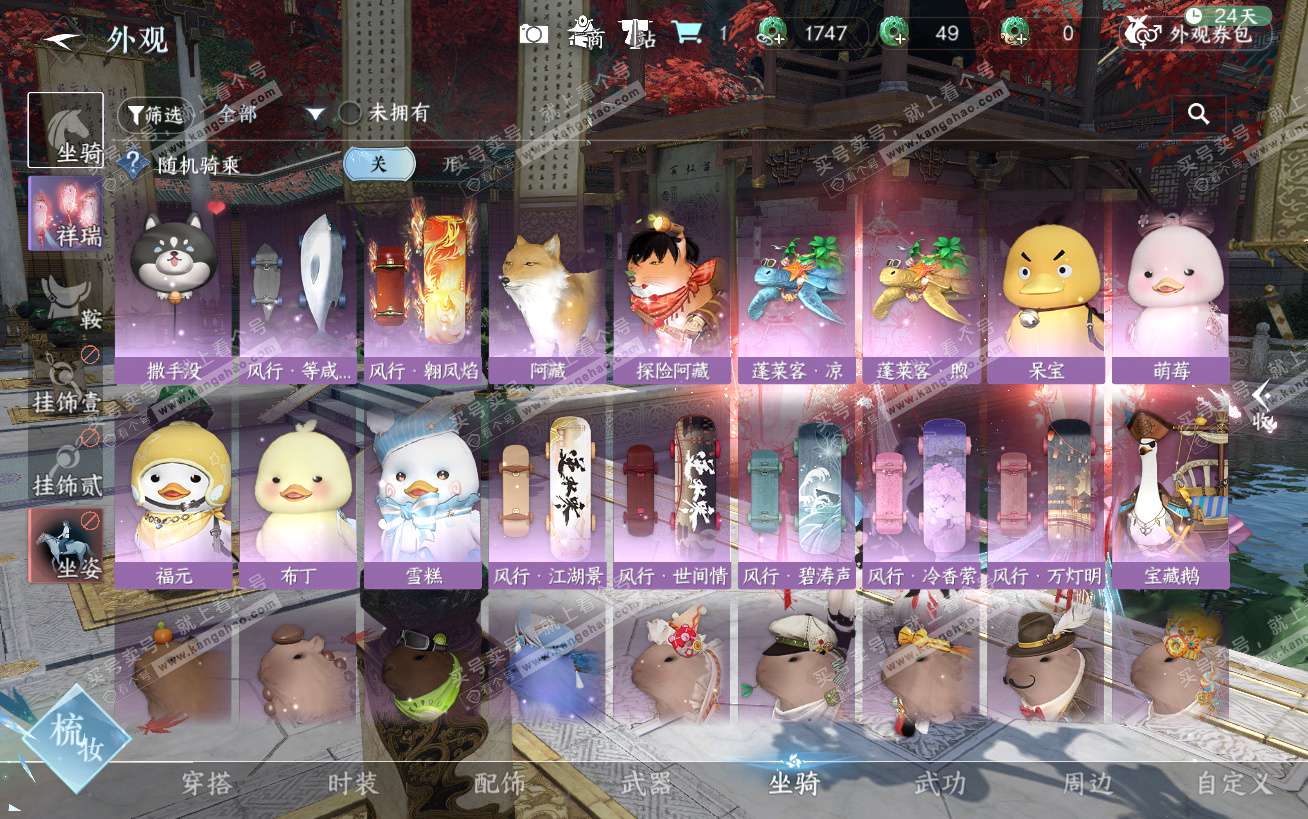
Task: Open the shopping cart icon
Action: [686, 33]
